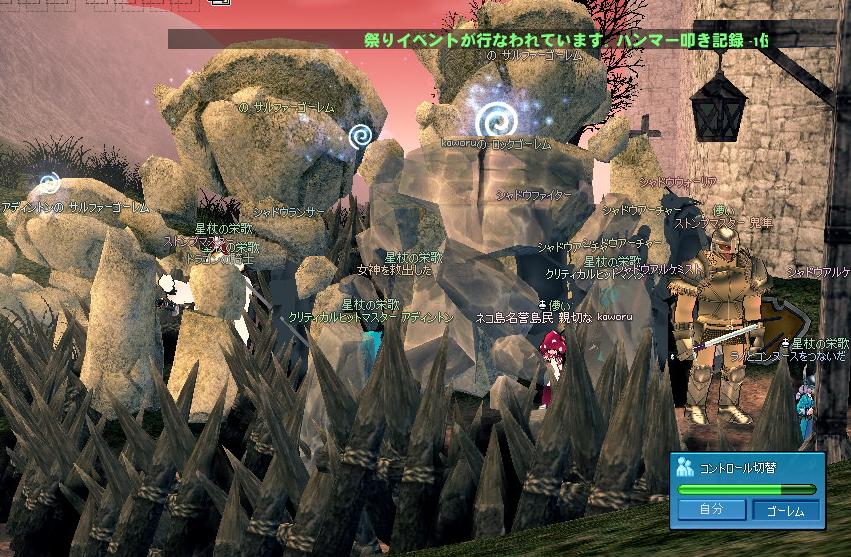Switch control to 自分 (self)
Viewport: 851px width, 557px height.
tap(712, 511)
